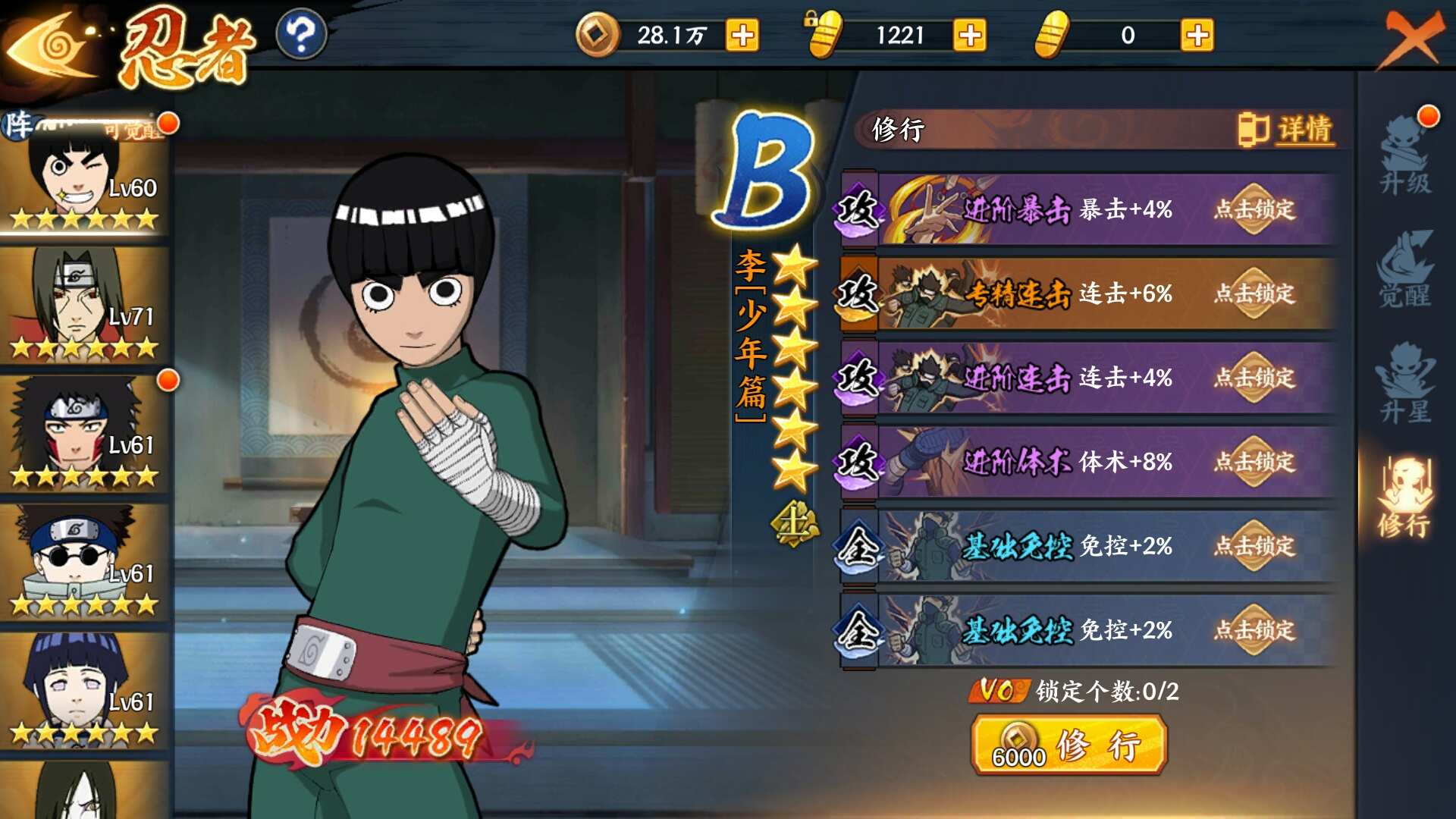Add locked gold with its plus button
Image resolution: width=1456 pixels, height=819 pixels.
click(x=970, y=36)
